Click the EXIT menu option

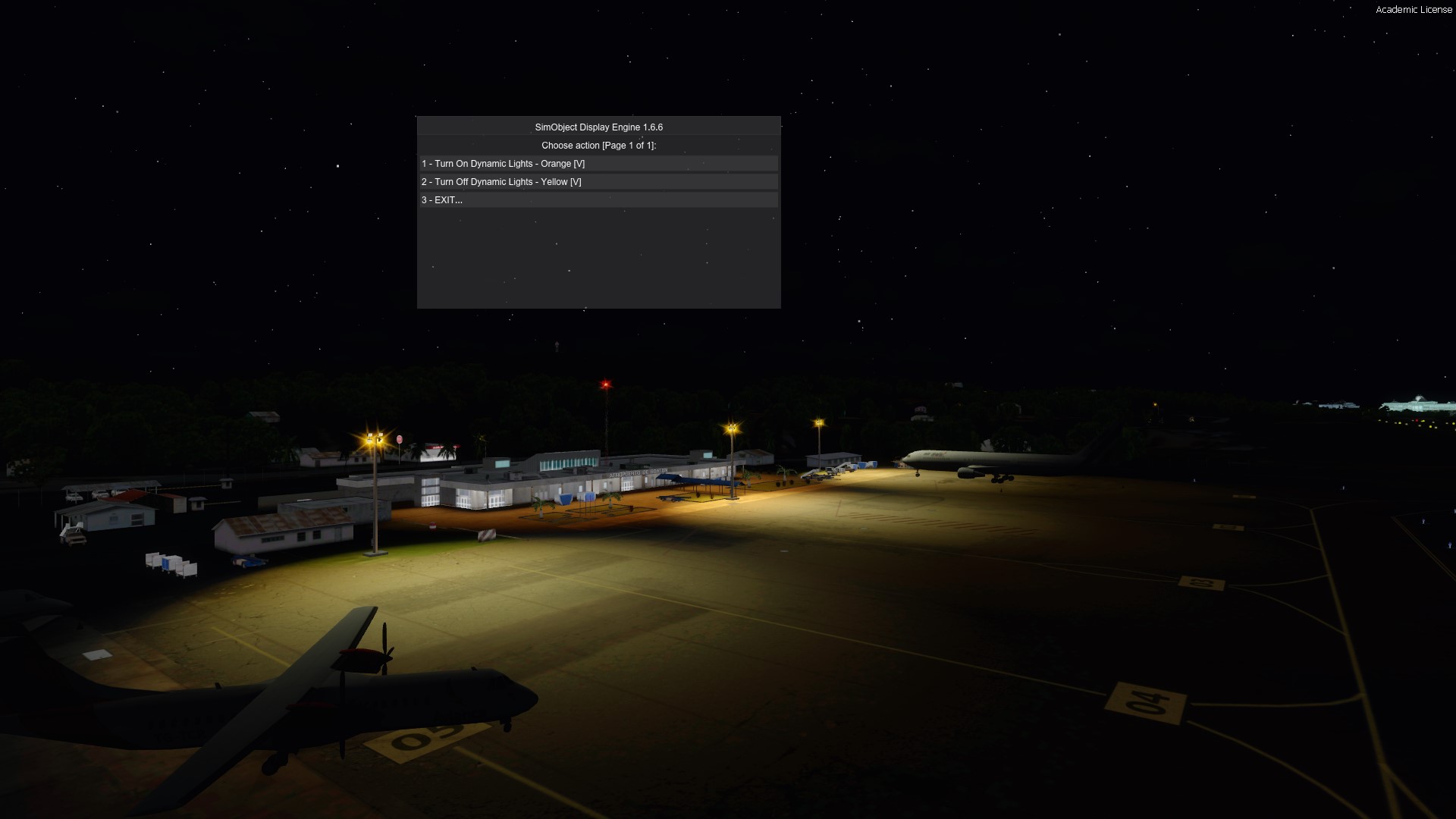click(x=442, y=200)
